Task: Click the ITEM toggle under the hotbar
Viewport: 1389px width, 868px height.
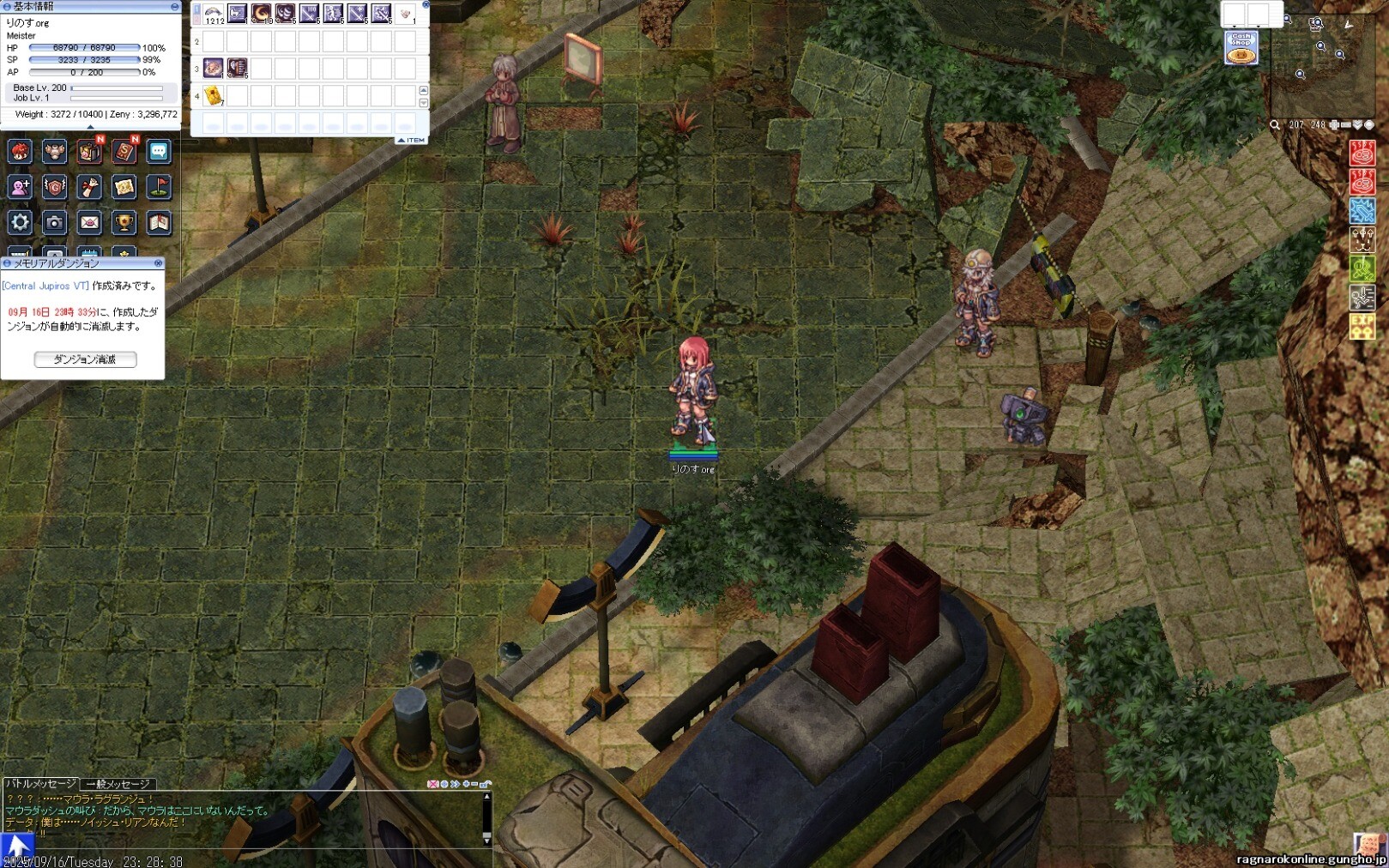Action: pos(411,140)
